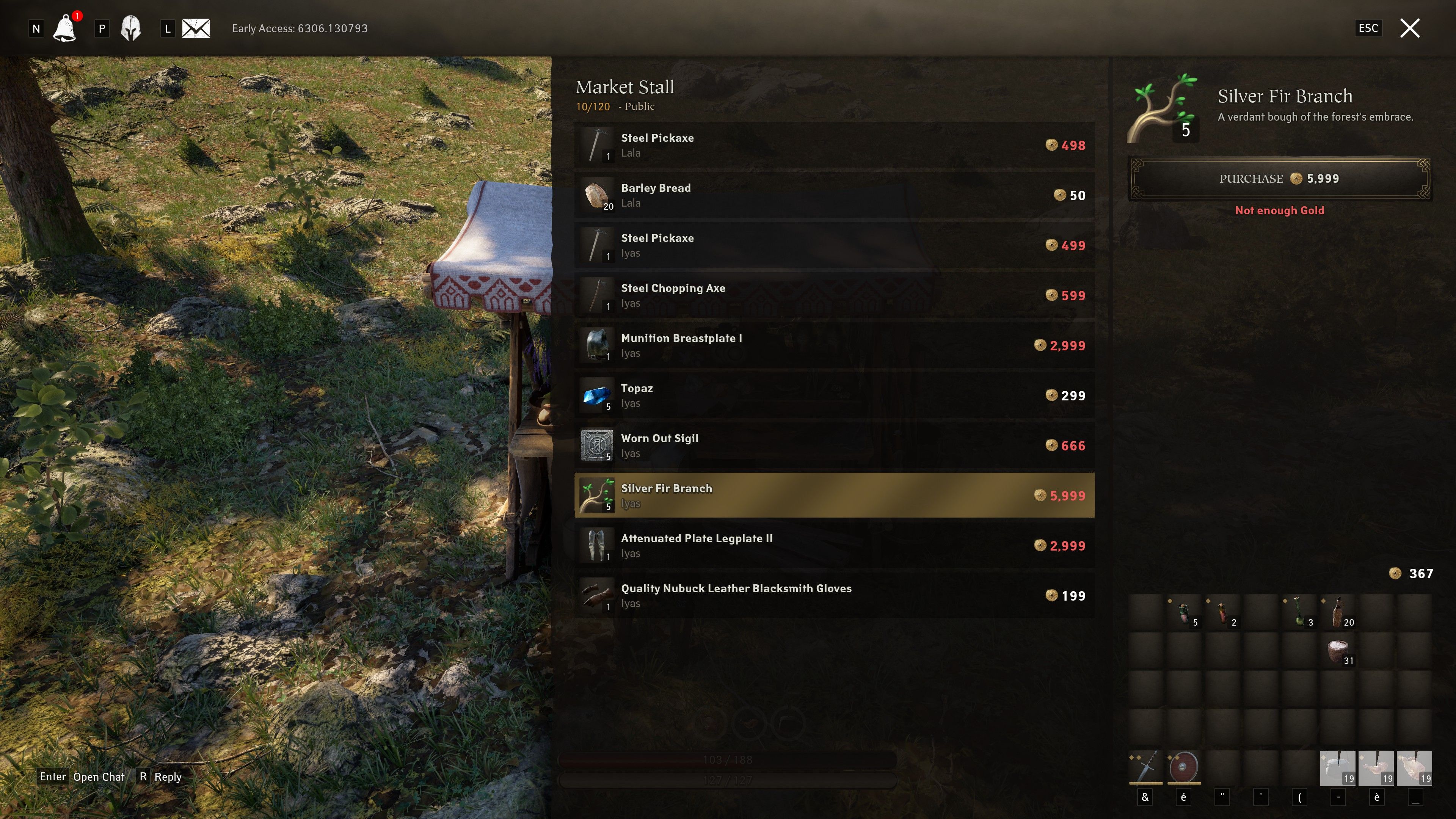Select Lala's Steel Pickaxe listing for 498

coord(834,145)
